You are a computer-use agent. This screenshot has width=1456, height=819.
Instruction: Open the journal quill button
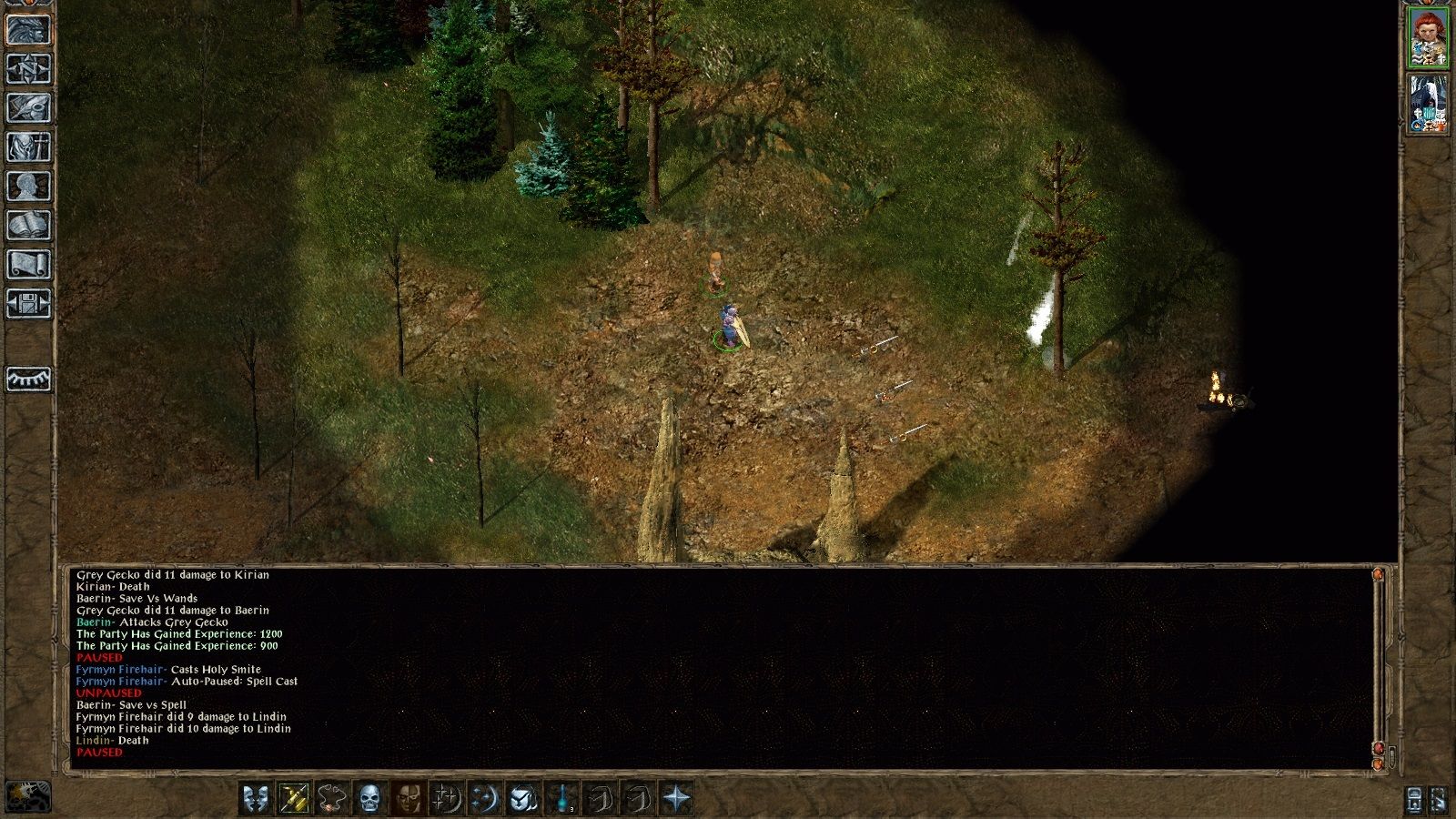click(28, 107)
